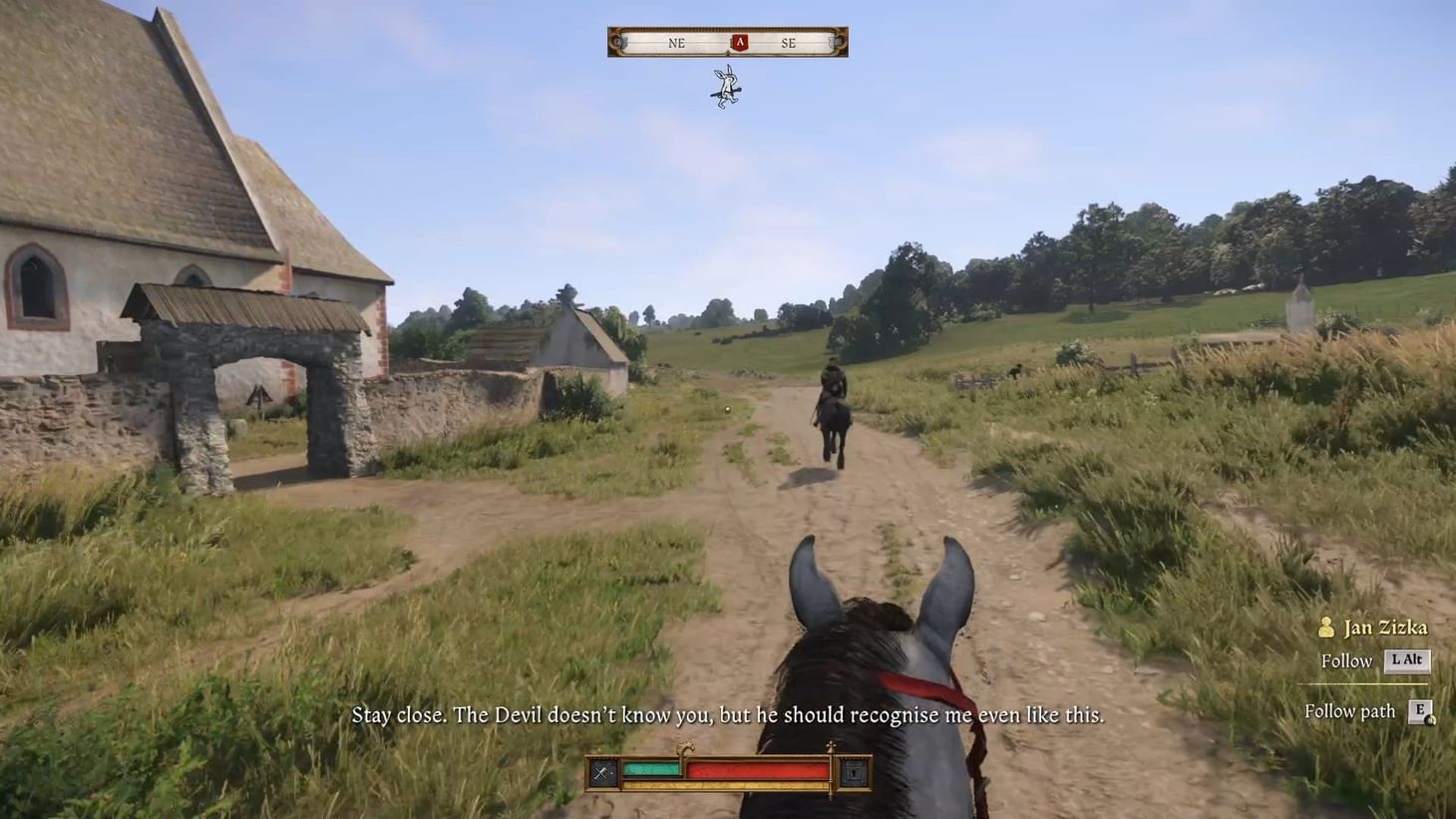Click the red 'A' objective marker on compass
The image size is (1456, 819).
pyautogui.click(x=738, y=41)
